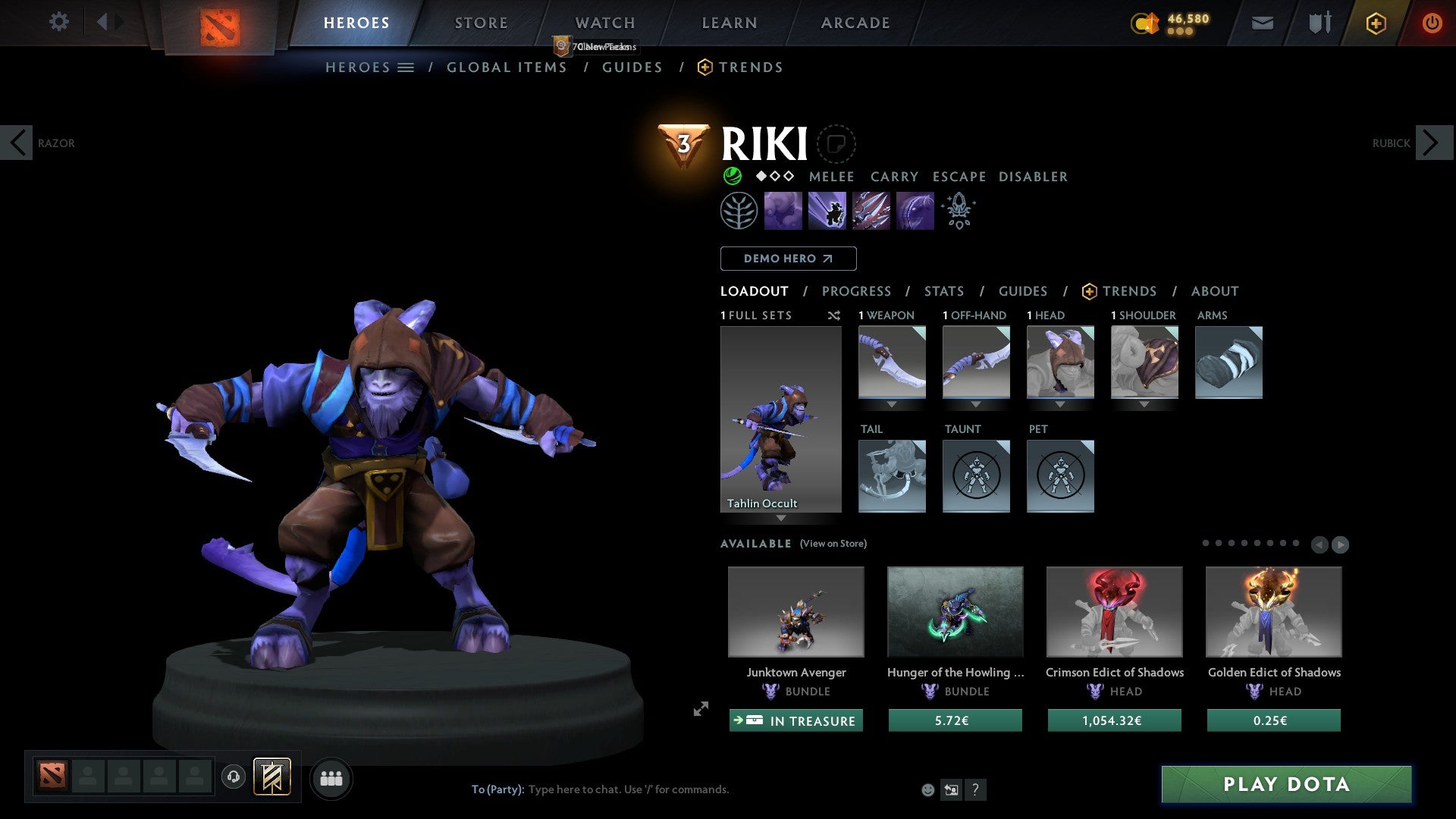The height and width of the screenshot is (819, 1456).
Task: Click the View on Store link
Action: point(833,544)
